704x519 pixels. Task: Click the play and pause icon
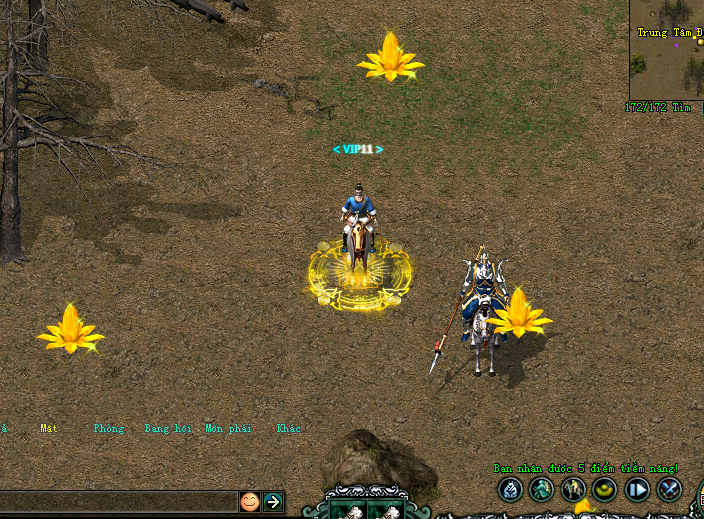[637, 490]
